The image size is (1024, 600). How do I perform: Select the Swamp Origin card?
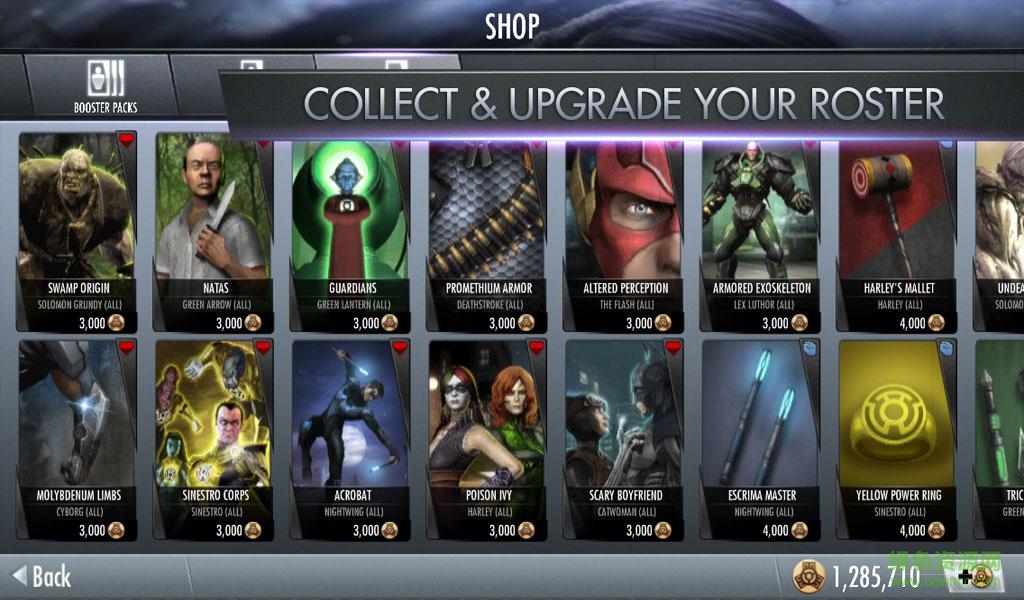pos(76,232)
